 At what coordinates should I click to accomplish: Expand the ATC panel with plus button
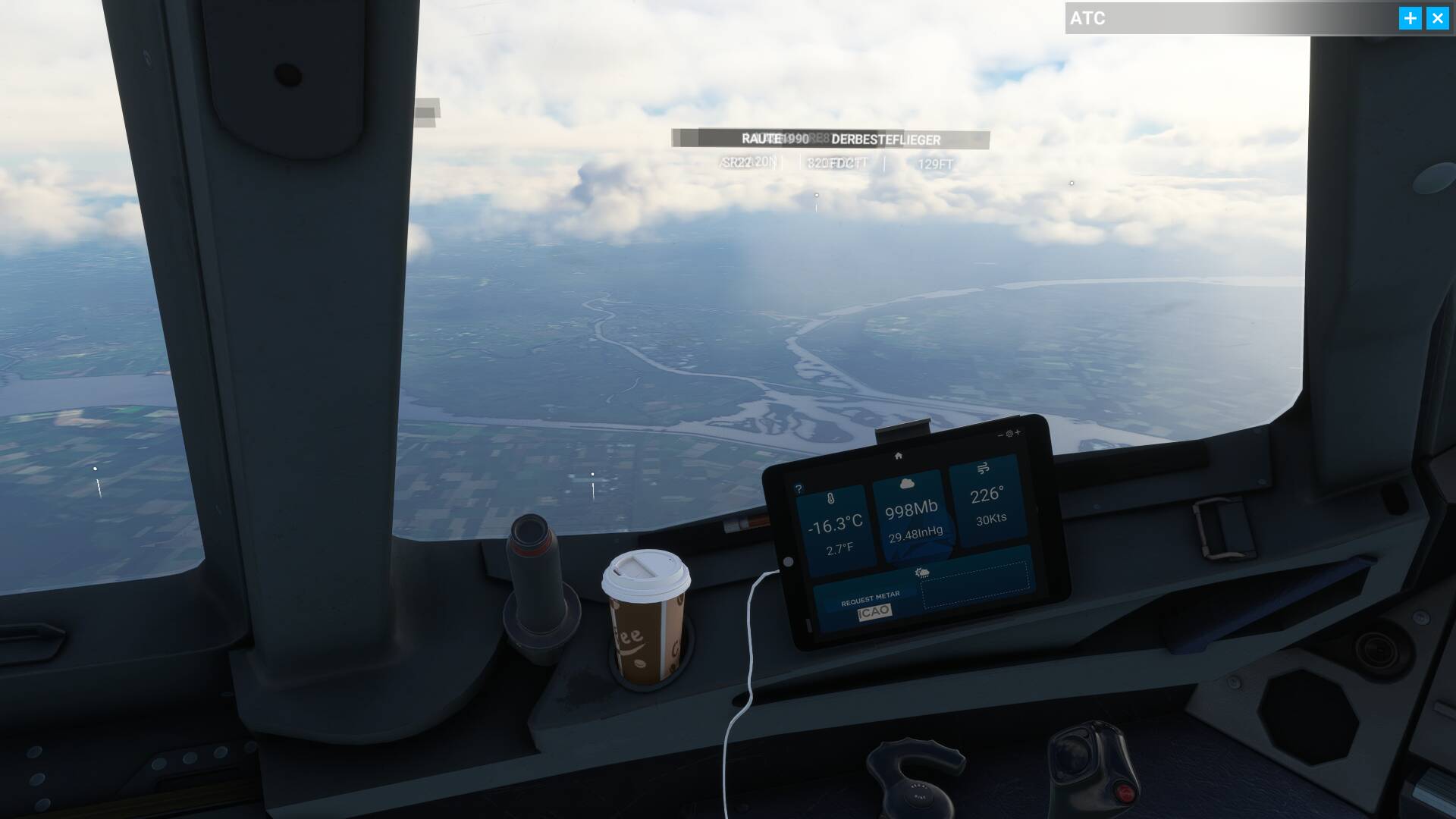pos(1410,18)
